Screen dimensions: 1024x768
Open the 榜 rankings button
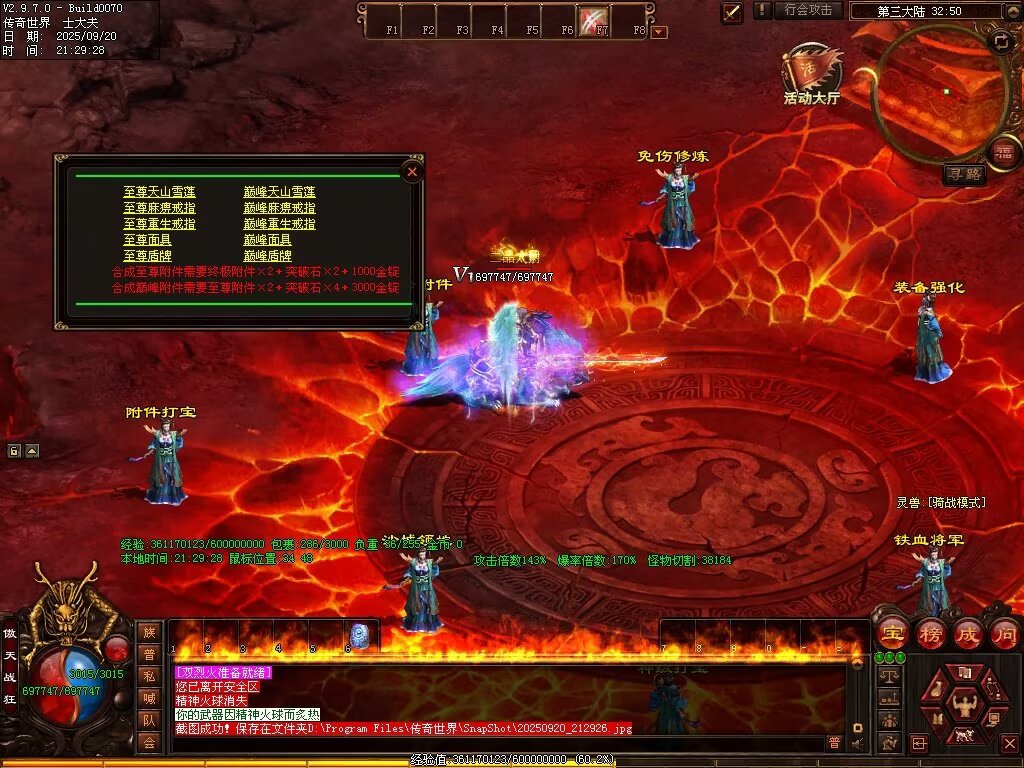click(930, 633)
